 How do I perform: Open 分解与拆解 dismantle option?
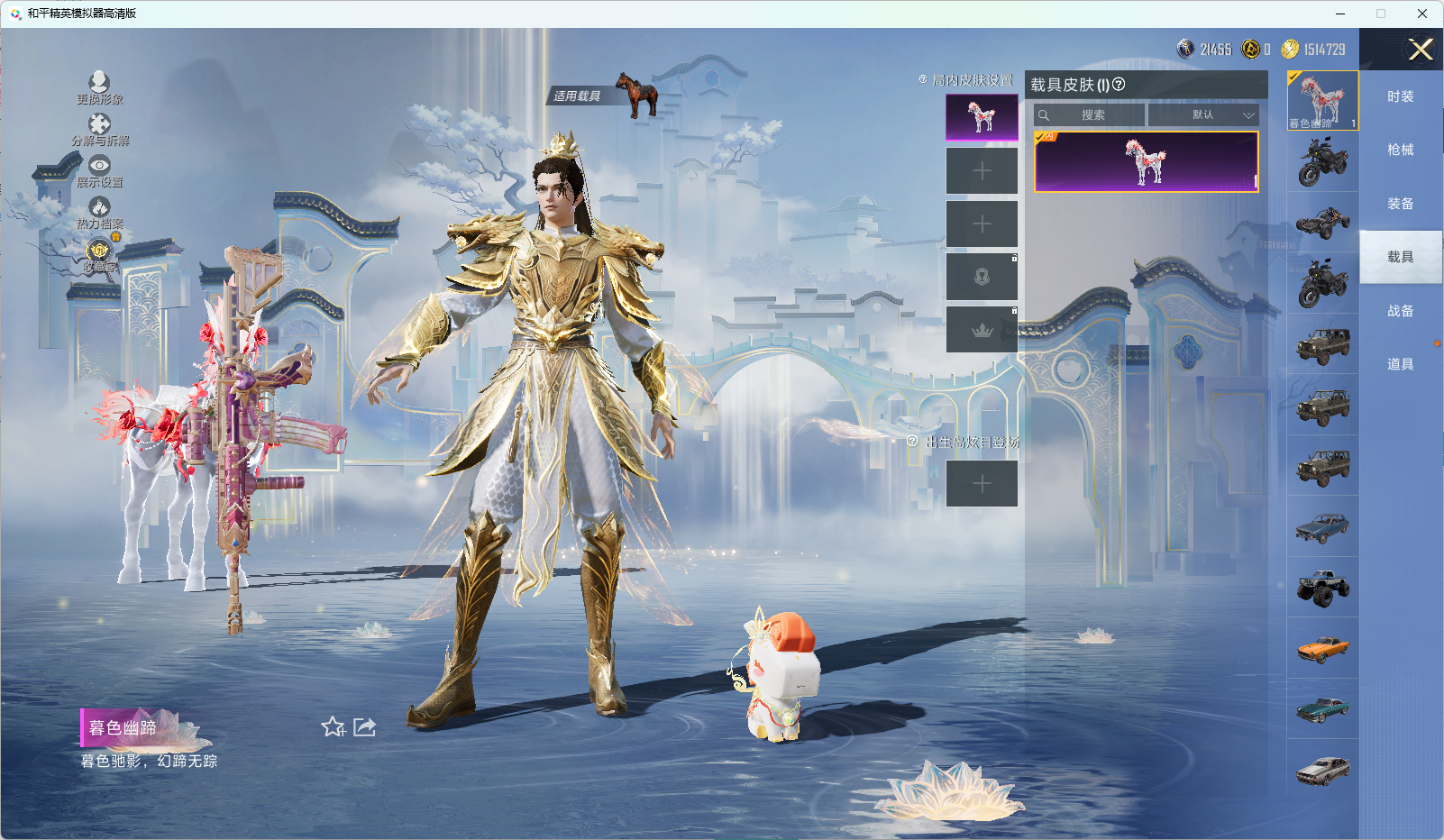(100, 130)
